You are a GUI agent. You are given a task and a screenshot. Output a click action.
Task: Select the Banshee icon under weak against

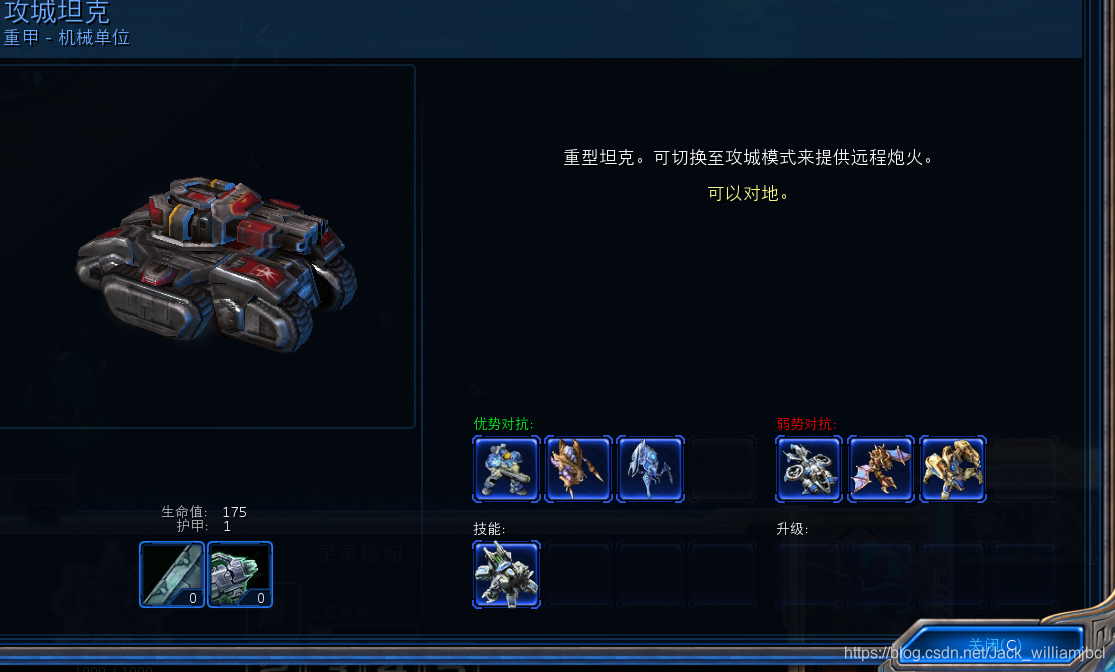[x=809, y=468]
